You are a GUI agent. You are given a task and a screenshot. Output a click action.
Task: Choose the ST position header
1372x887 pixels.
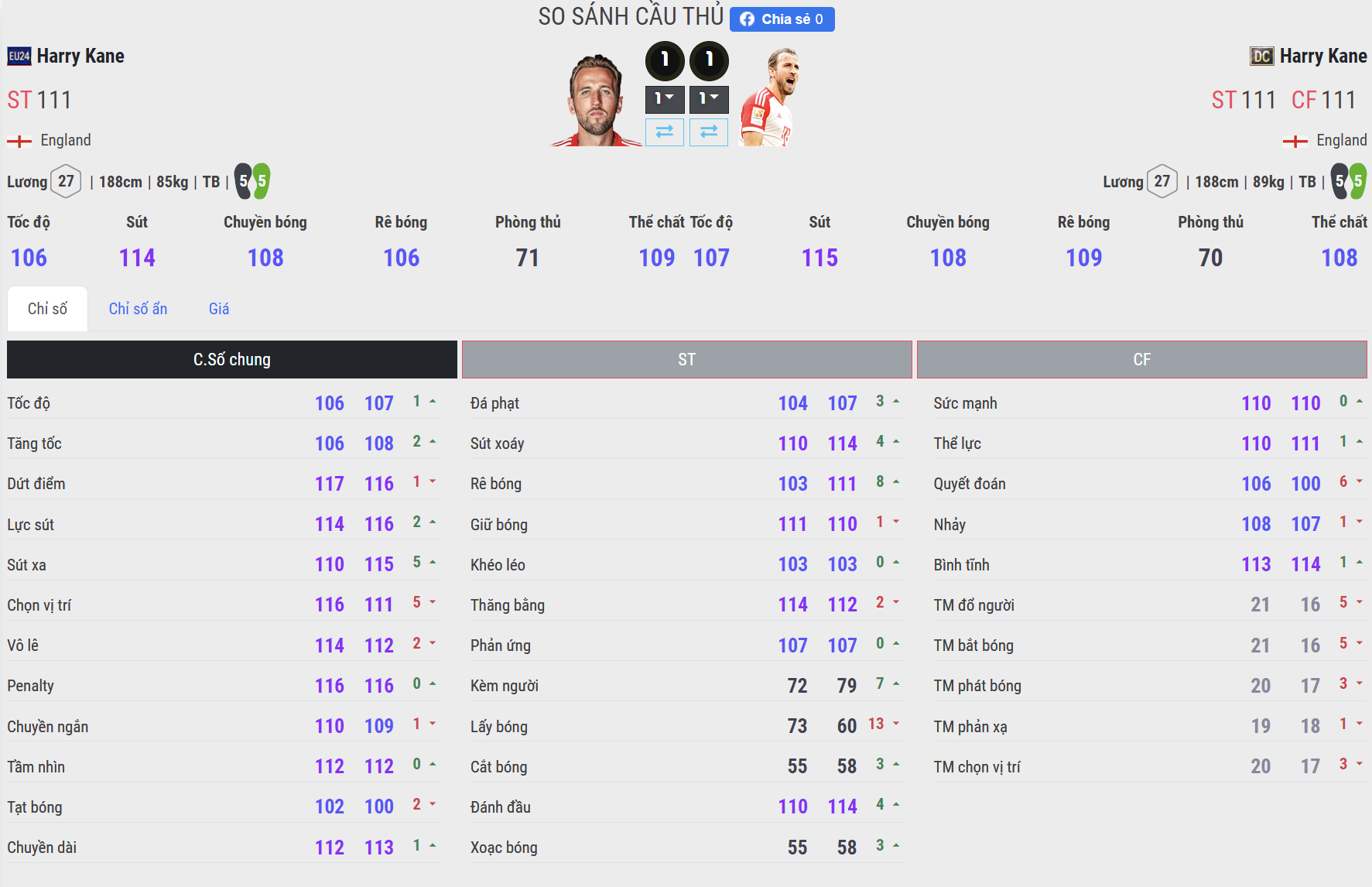coord(686,359)
